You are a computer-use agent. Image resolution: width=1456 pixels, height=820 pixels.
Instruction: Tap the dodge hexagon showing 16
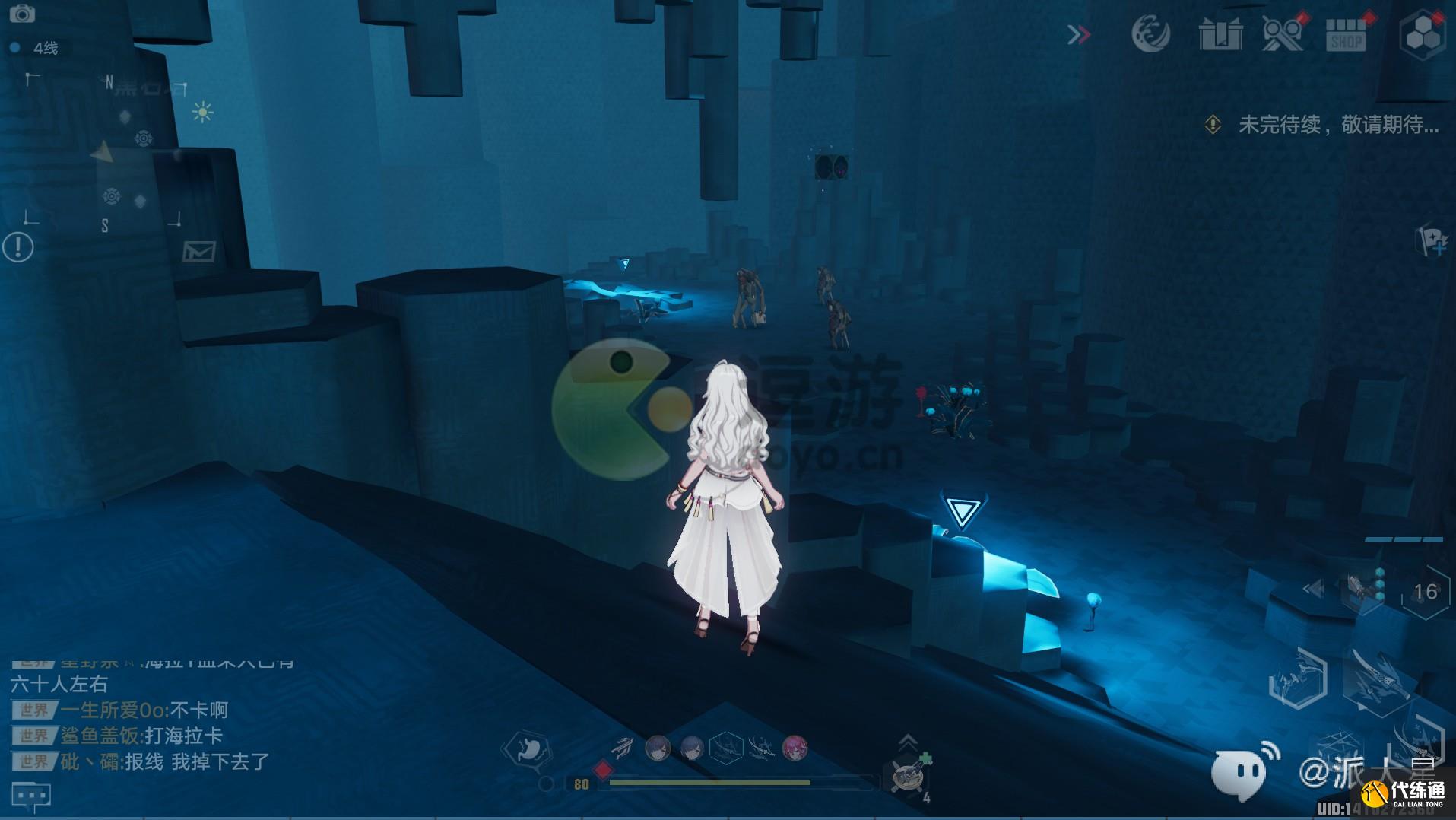[1425, 592]
